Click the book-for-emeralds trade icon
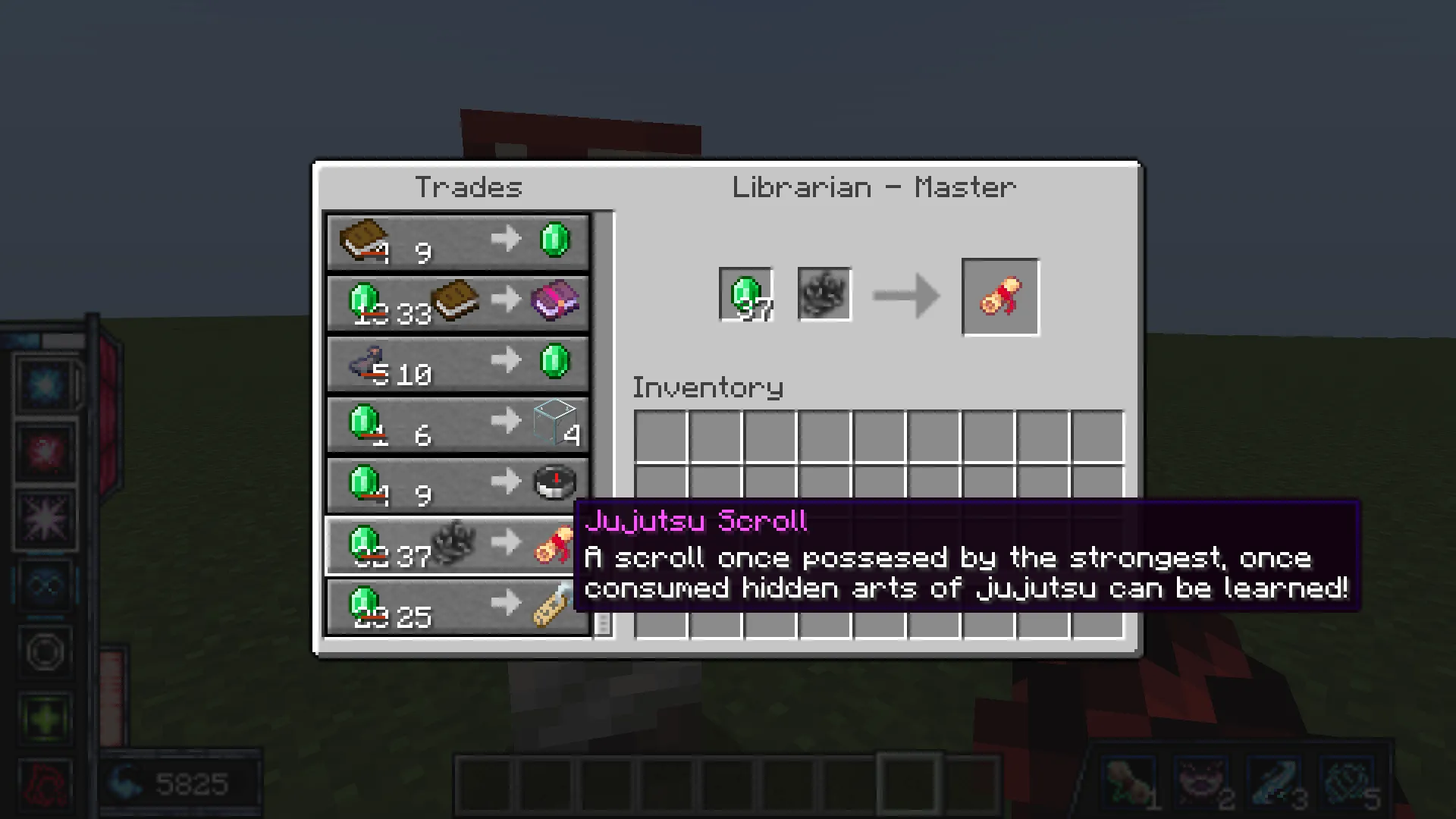1456x819 pixels. pos(364,241)
